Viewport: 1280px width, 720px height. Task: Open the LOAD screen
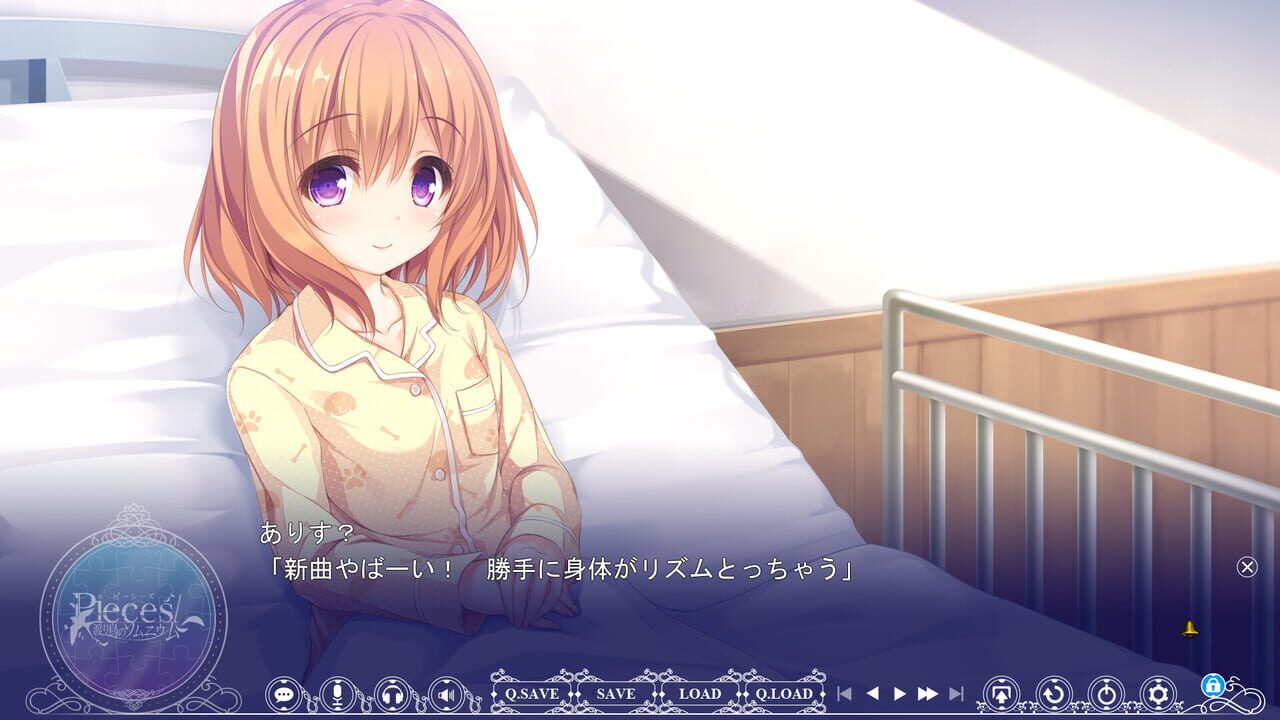click(699, 693)
